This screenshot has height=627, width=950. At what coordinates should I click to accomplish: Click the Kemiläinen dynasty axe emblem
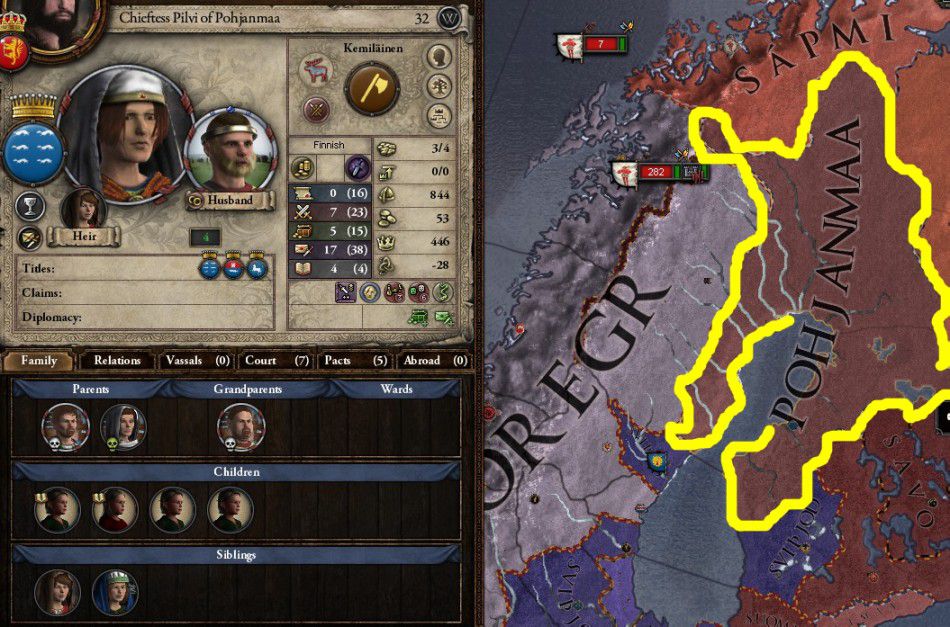click(x=372, y=90)
